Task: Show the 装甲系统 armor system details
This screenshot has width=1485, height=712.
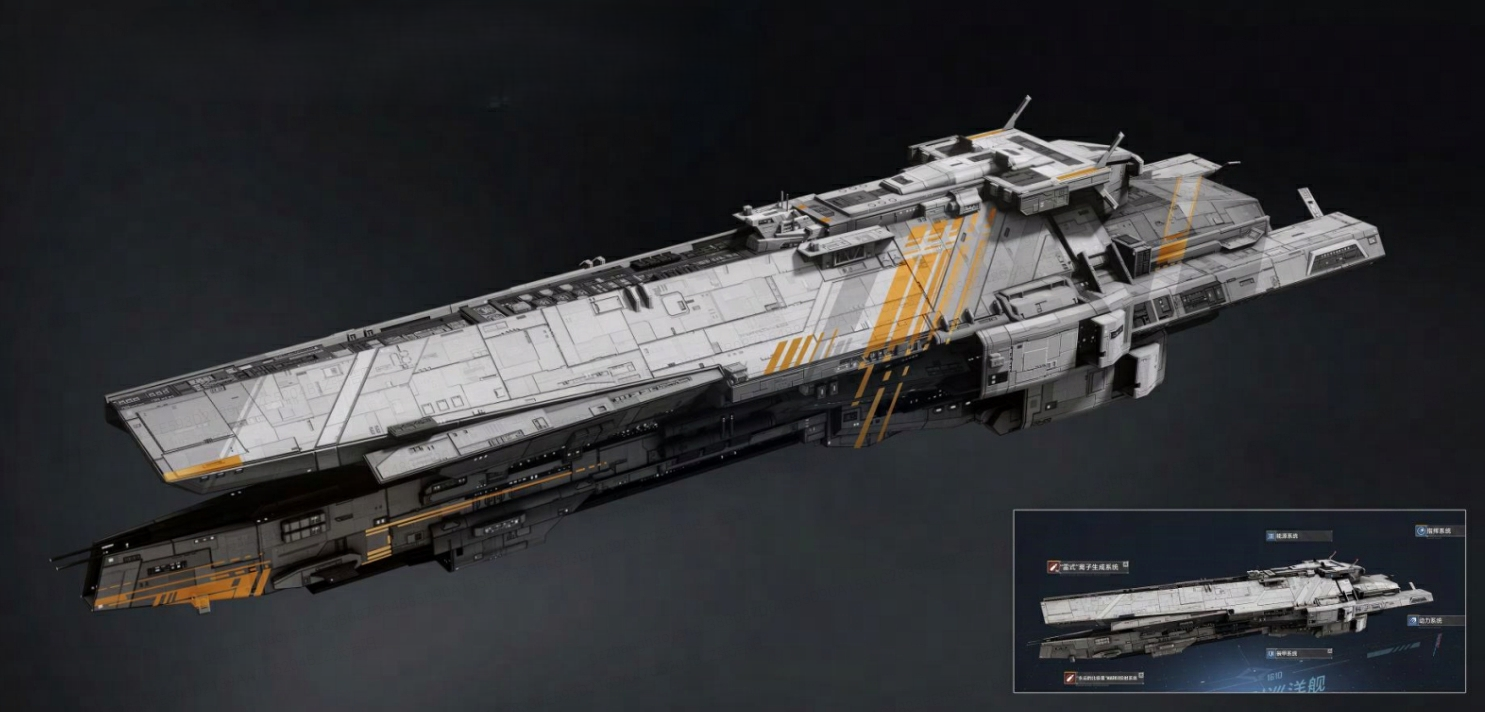Action: (x=1298, y=653)
